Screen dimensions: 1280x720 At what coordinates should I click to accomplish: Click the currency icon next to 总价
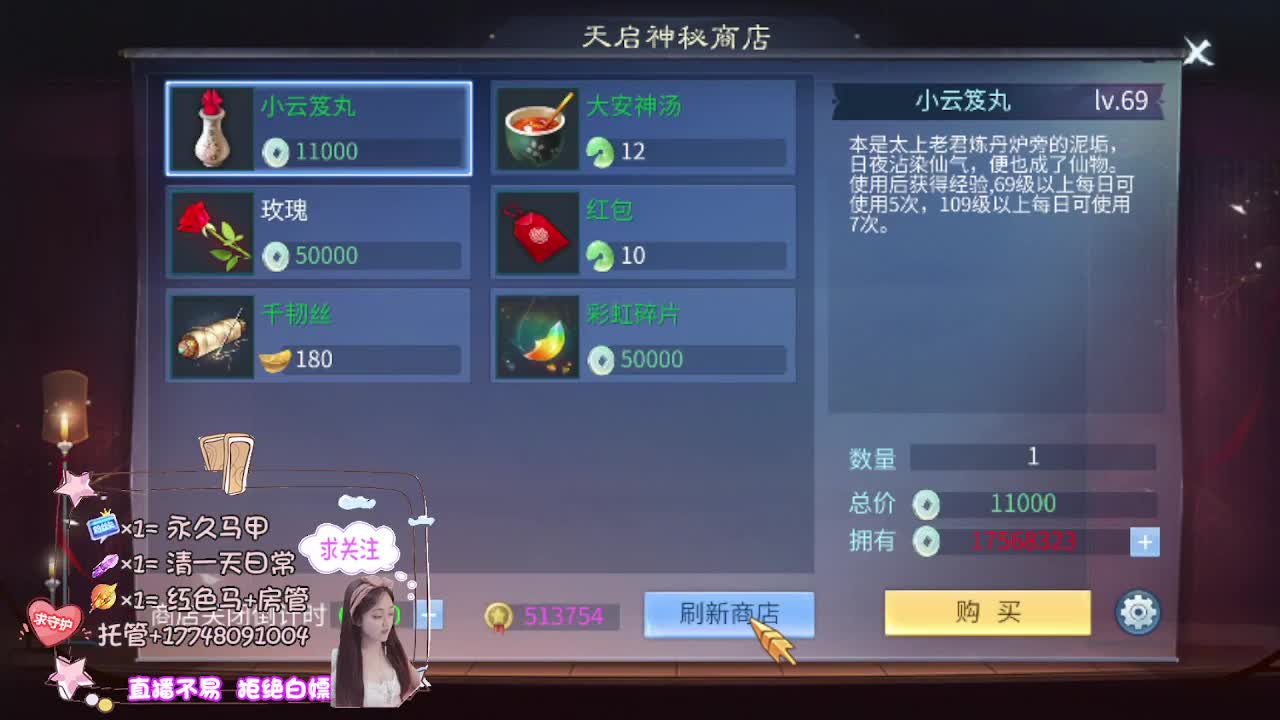pos(928,503)
